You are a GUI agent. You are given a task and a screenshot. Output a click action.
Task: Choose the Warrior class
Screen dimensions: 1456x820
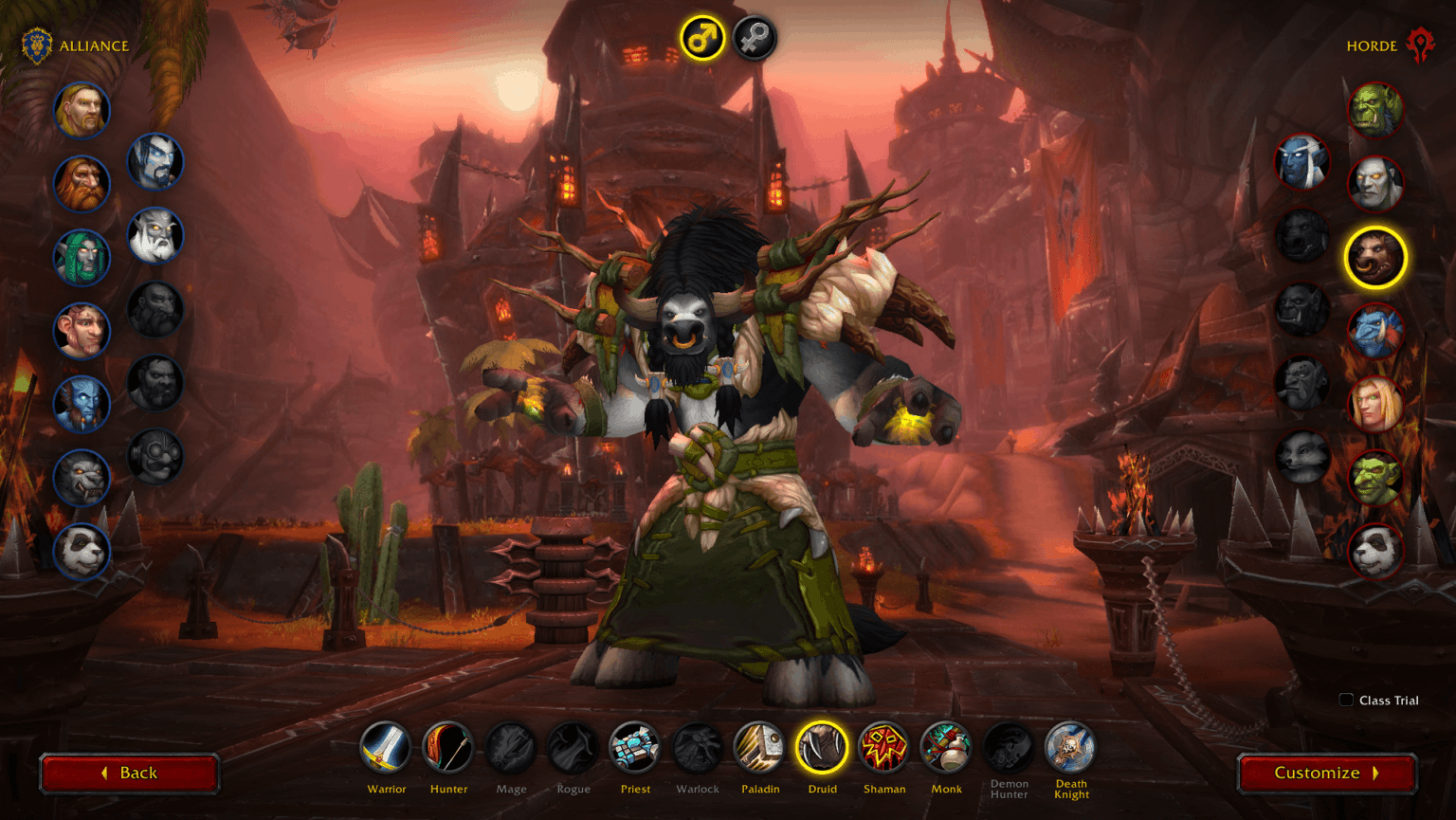(387, 749)
